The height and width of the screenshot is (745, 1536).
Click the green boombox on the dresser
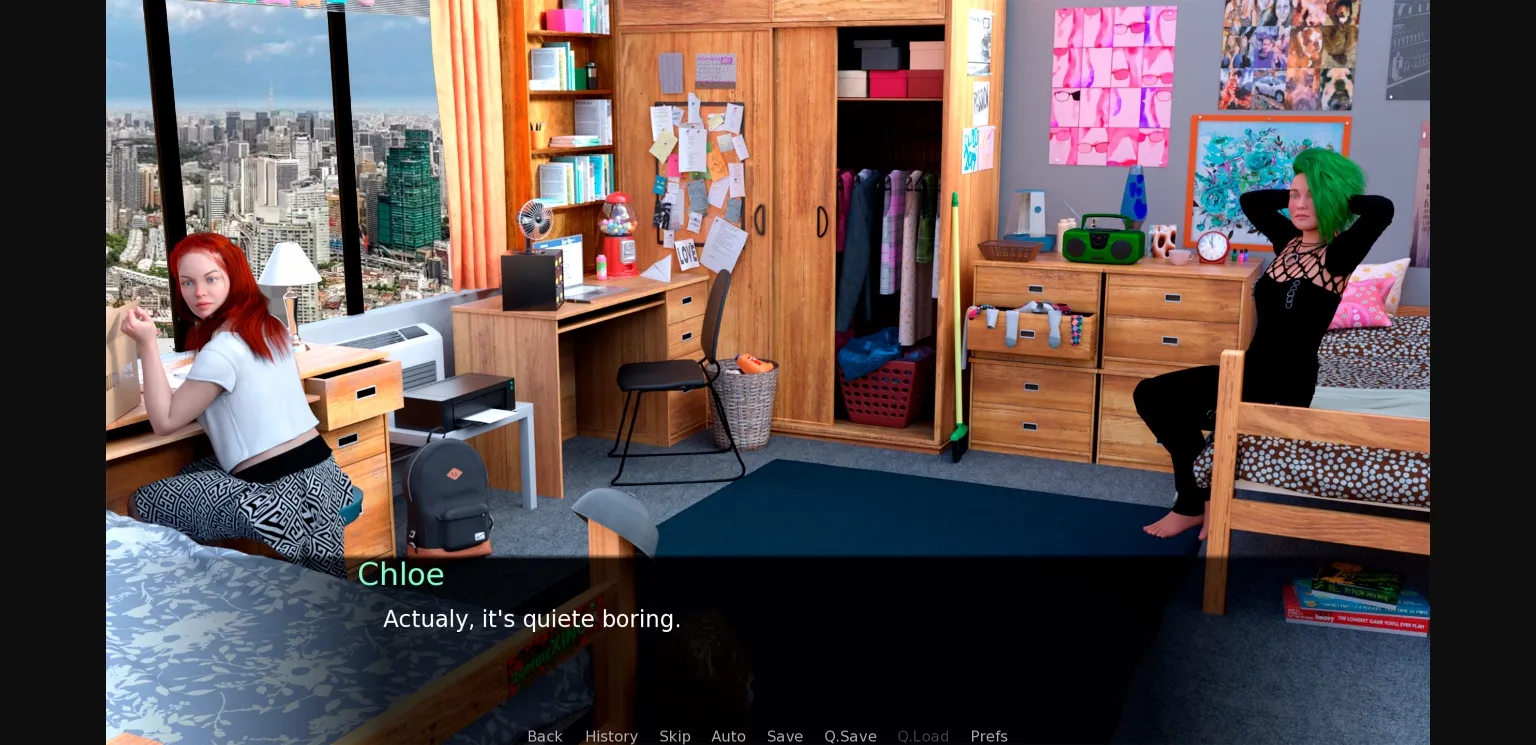point(1100,240)
